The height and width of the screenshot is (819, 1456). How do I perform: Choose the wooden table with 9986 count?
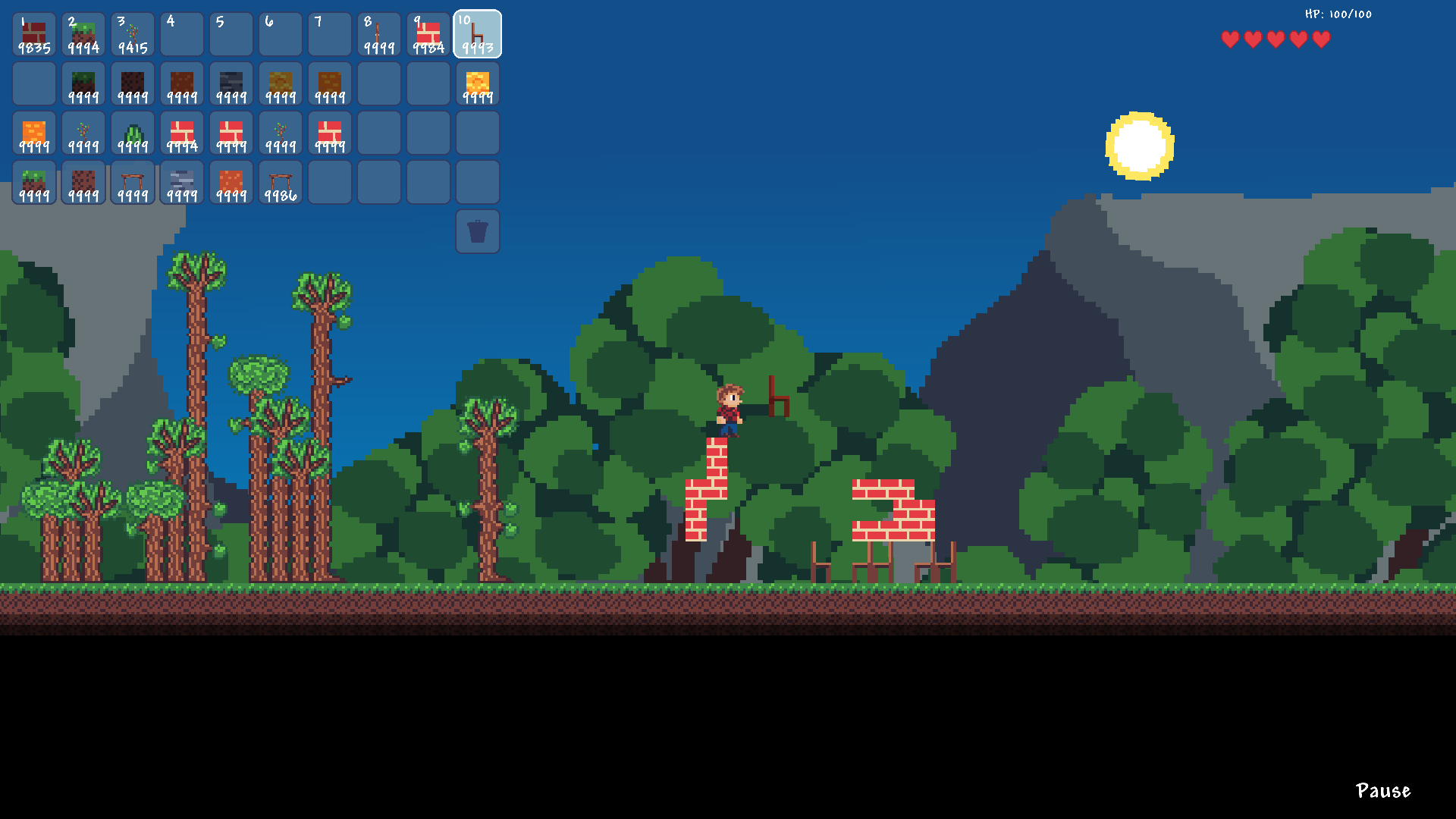point(281,183)
